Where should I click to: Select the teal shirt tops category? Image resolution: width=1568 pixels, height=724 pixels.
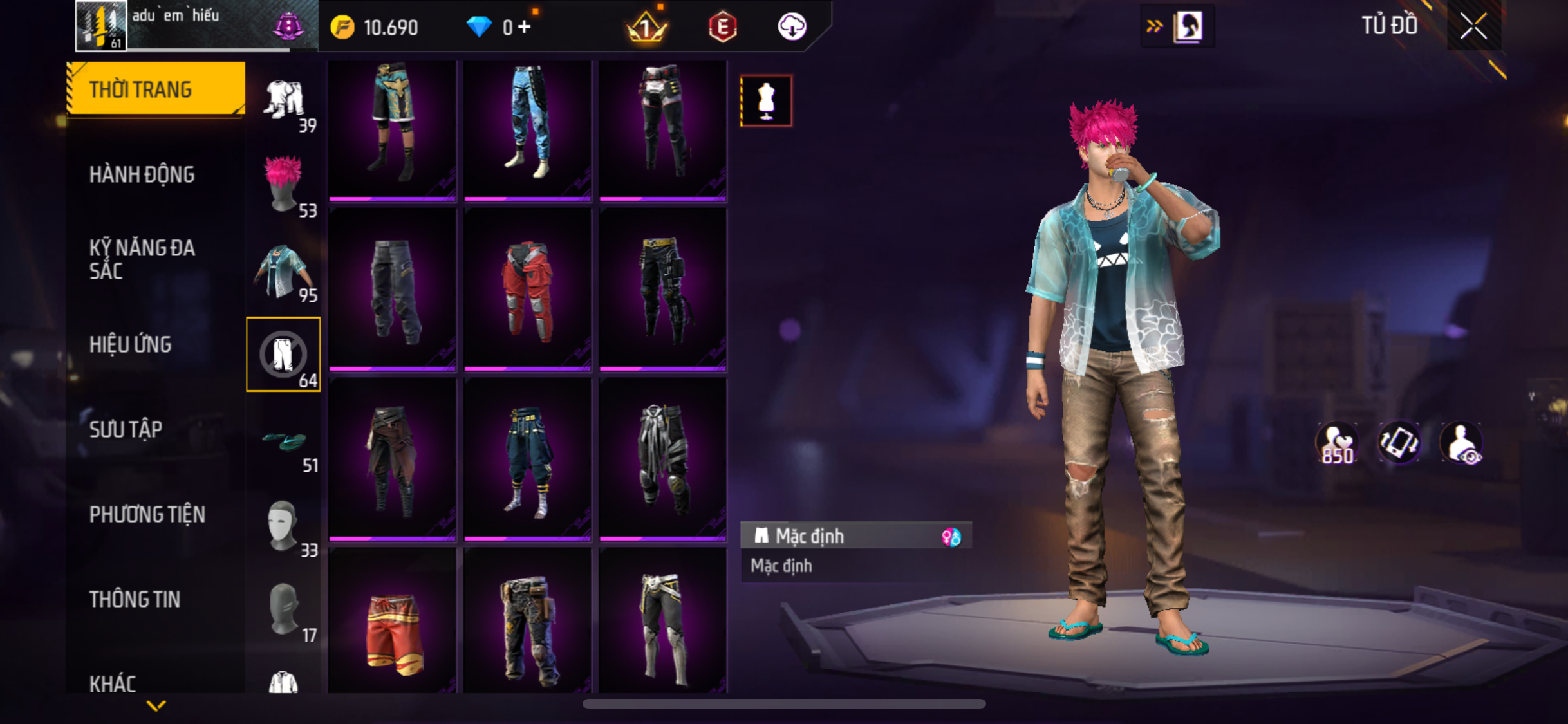[283, 272]
